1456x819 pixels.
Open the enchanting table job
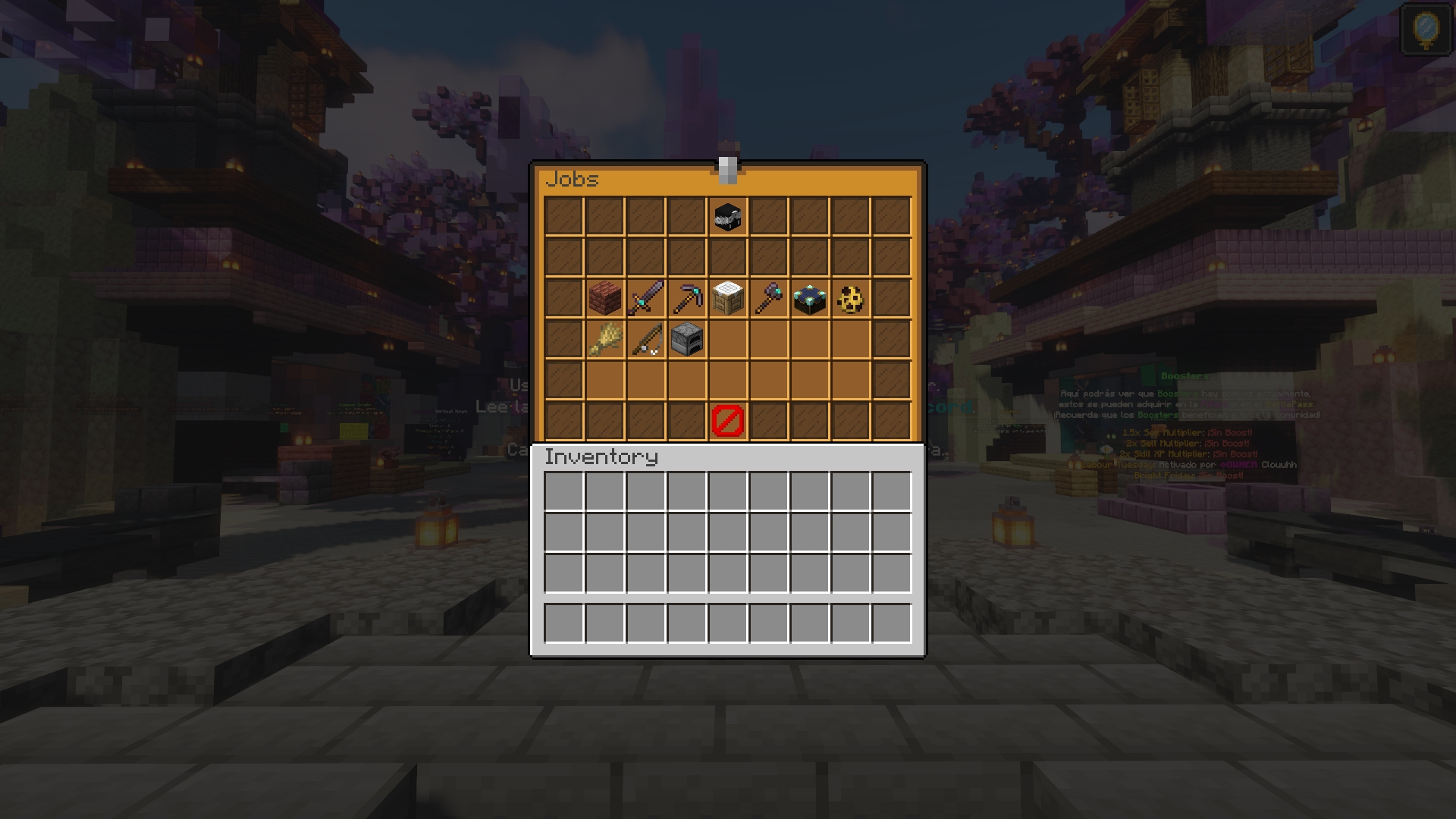pyautogui.click(x=809, y=298)
